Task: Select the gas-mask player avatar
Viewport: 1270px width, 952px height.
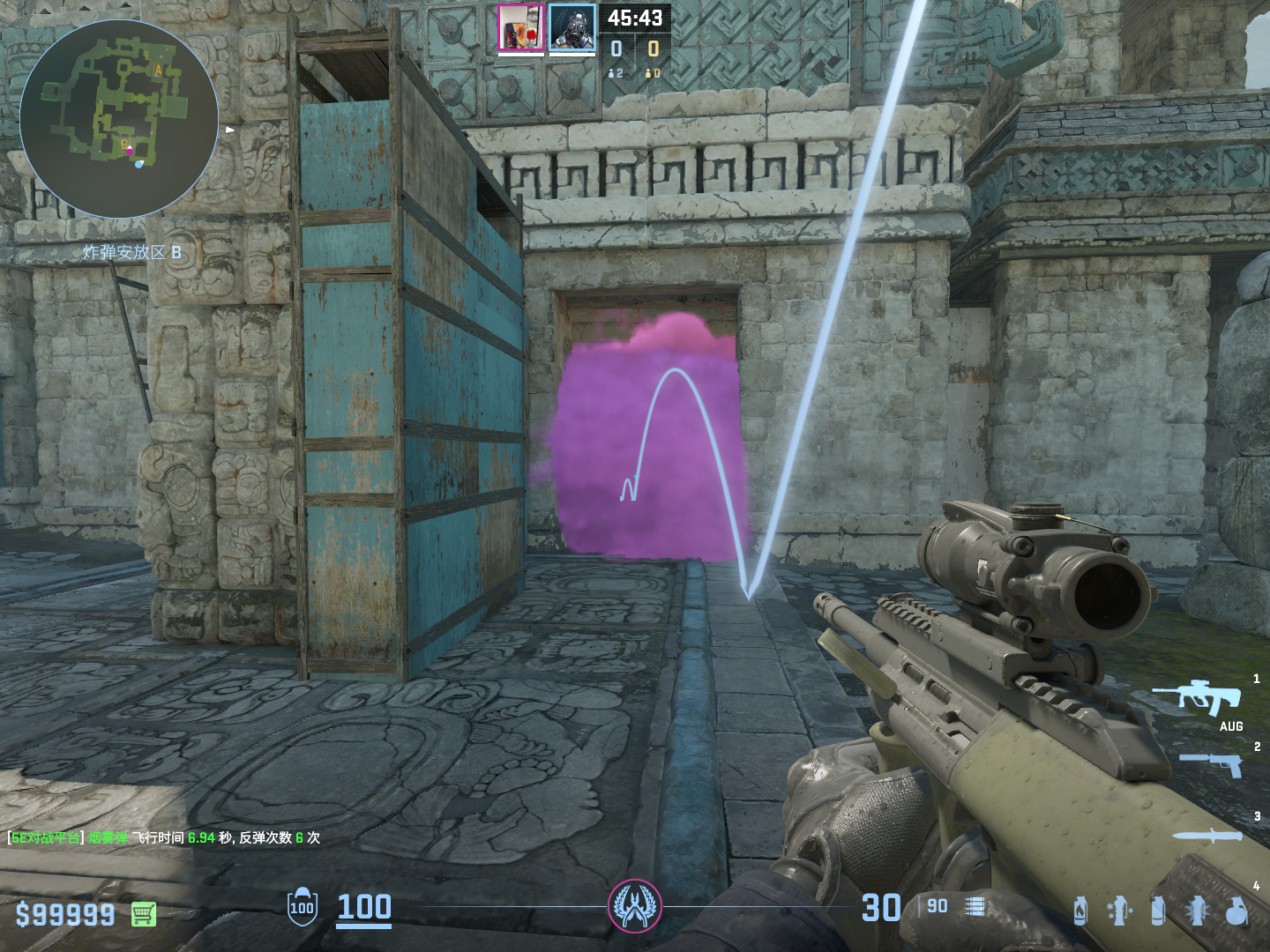Action: 571,27
